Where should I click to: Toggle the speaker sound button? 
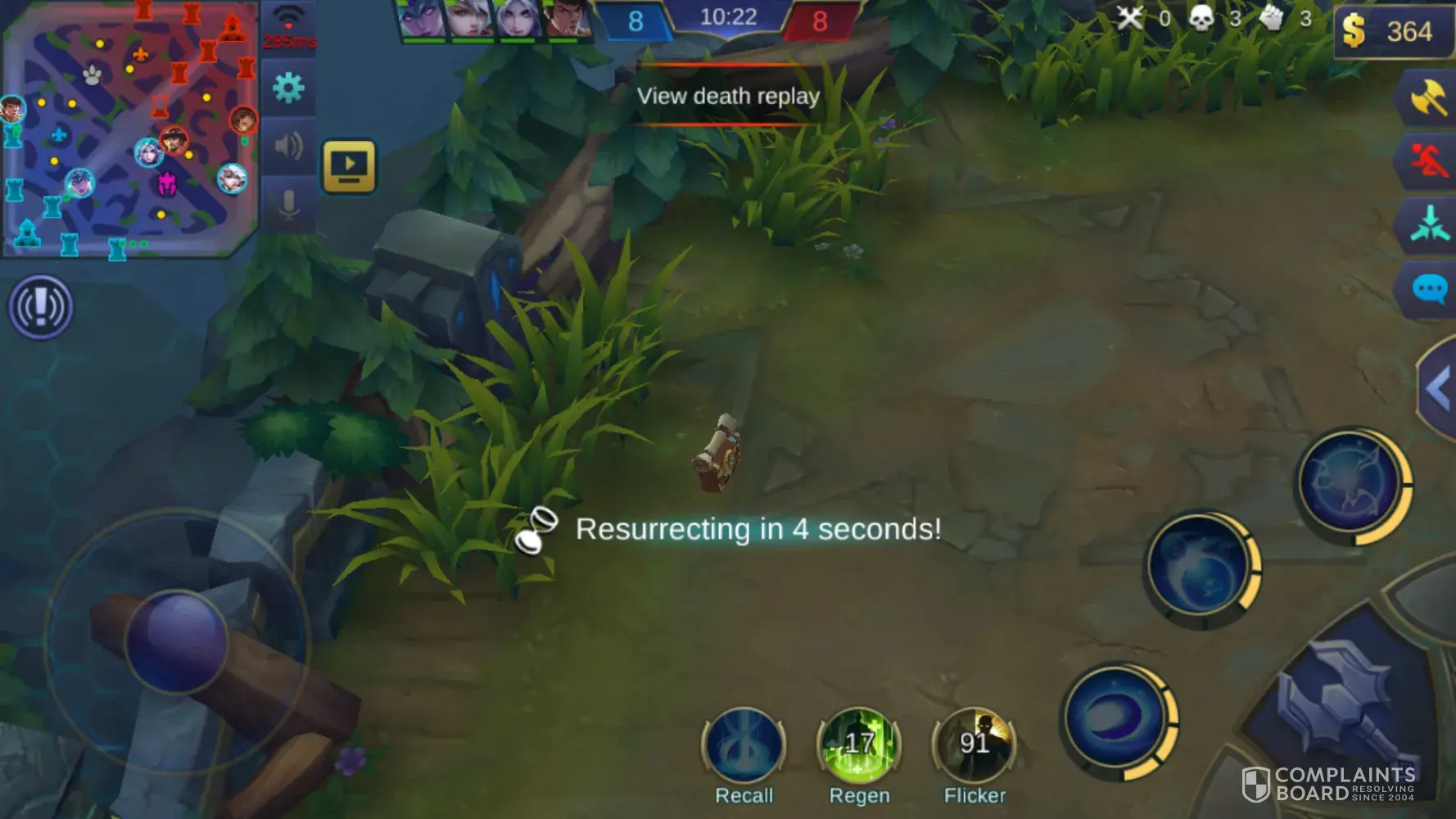(288, 147)
